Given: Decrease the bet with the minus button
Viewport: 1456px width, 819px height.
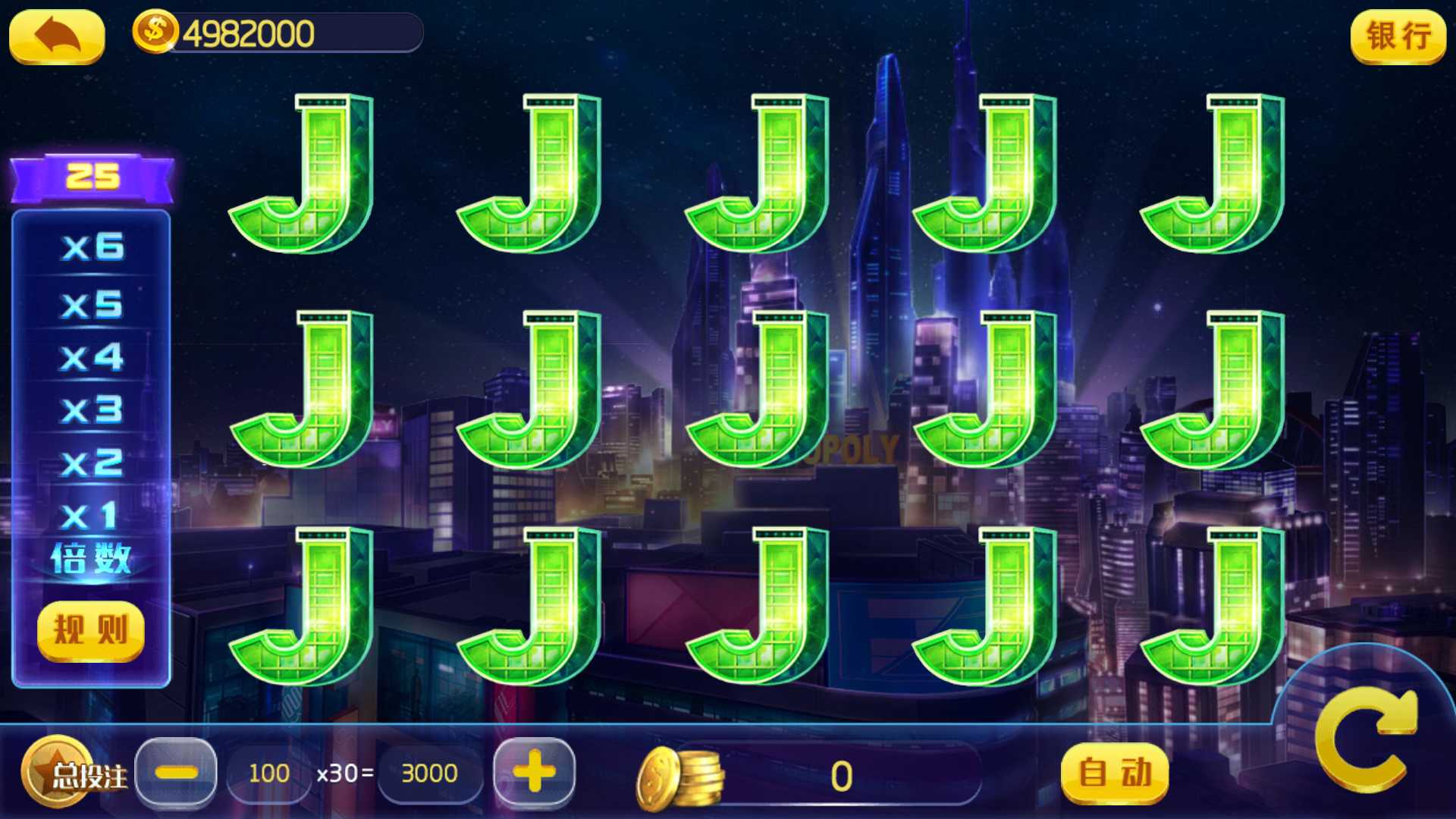Looking at the screenshot, I should tap(176, 773).
